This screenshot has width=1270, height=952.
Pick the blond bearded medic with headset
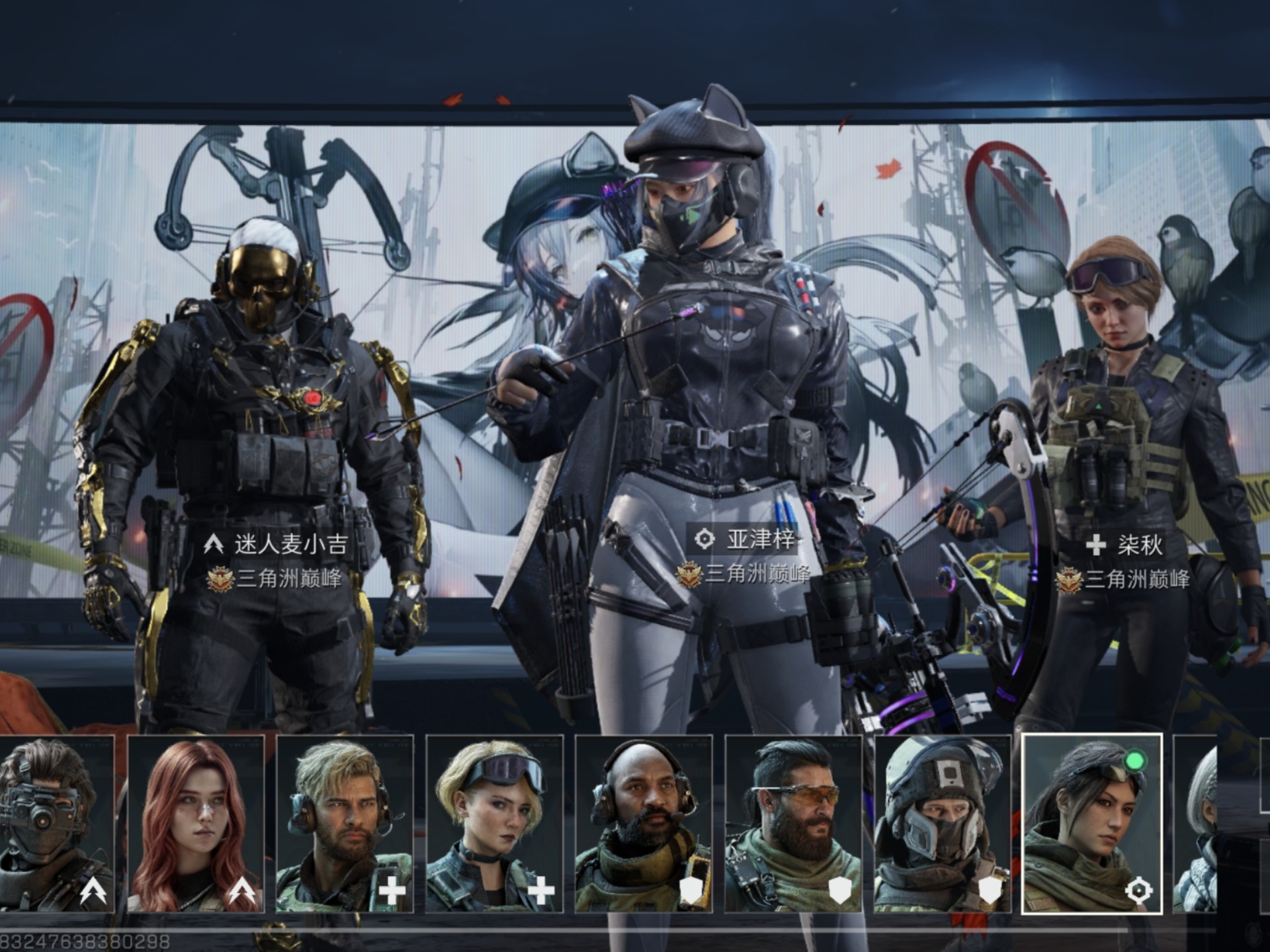[x=345, y=824]
